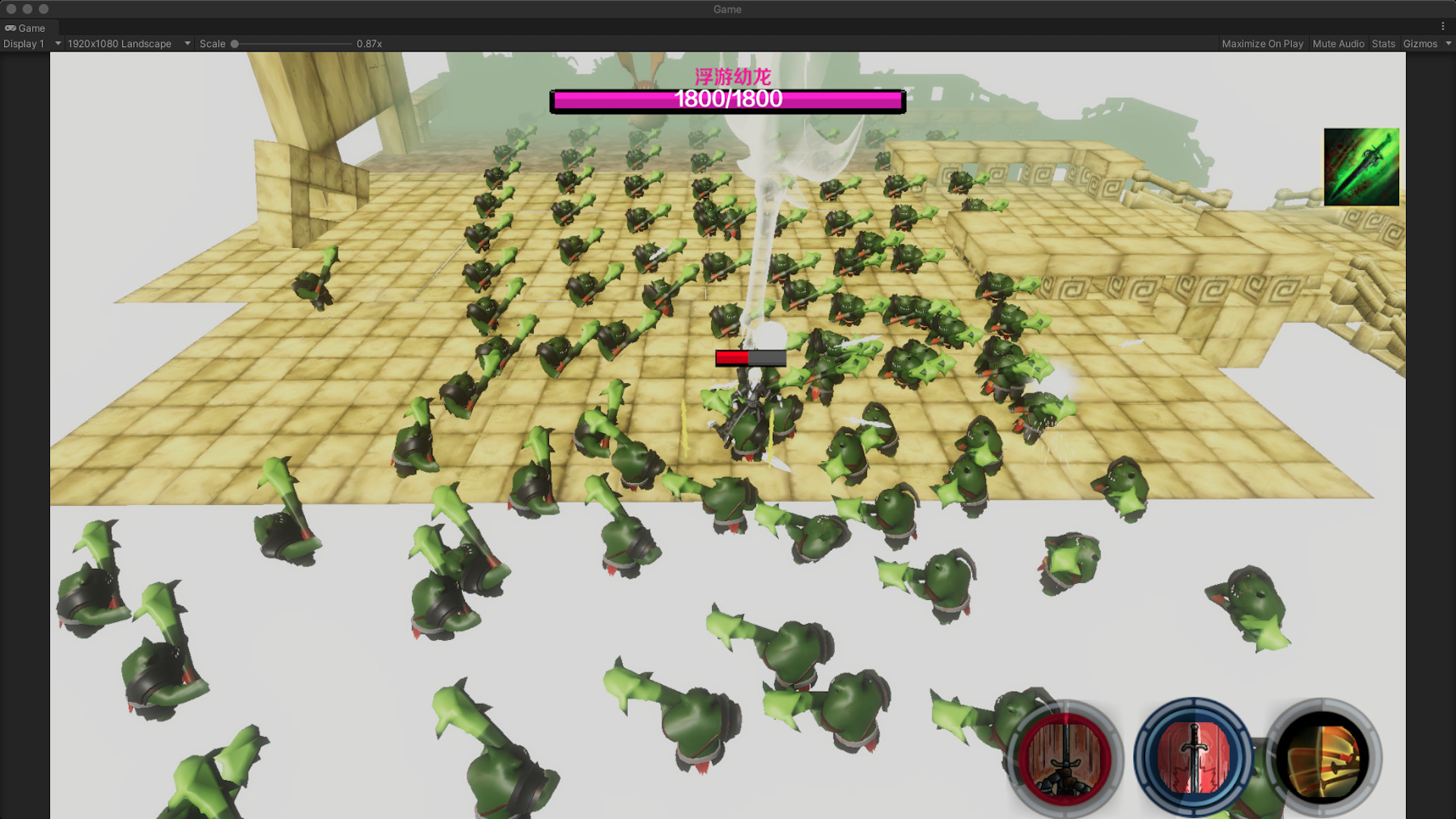
Task: Click the gamepad icon on the Game tab
Action: 12,27
